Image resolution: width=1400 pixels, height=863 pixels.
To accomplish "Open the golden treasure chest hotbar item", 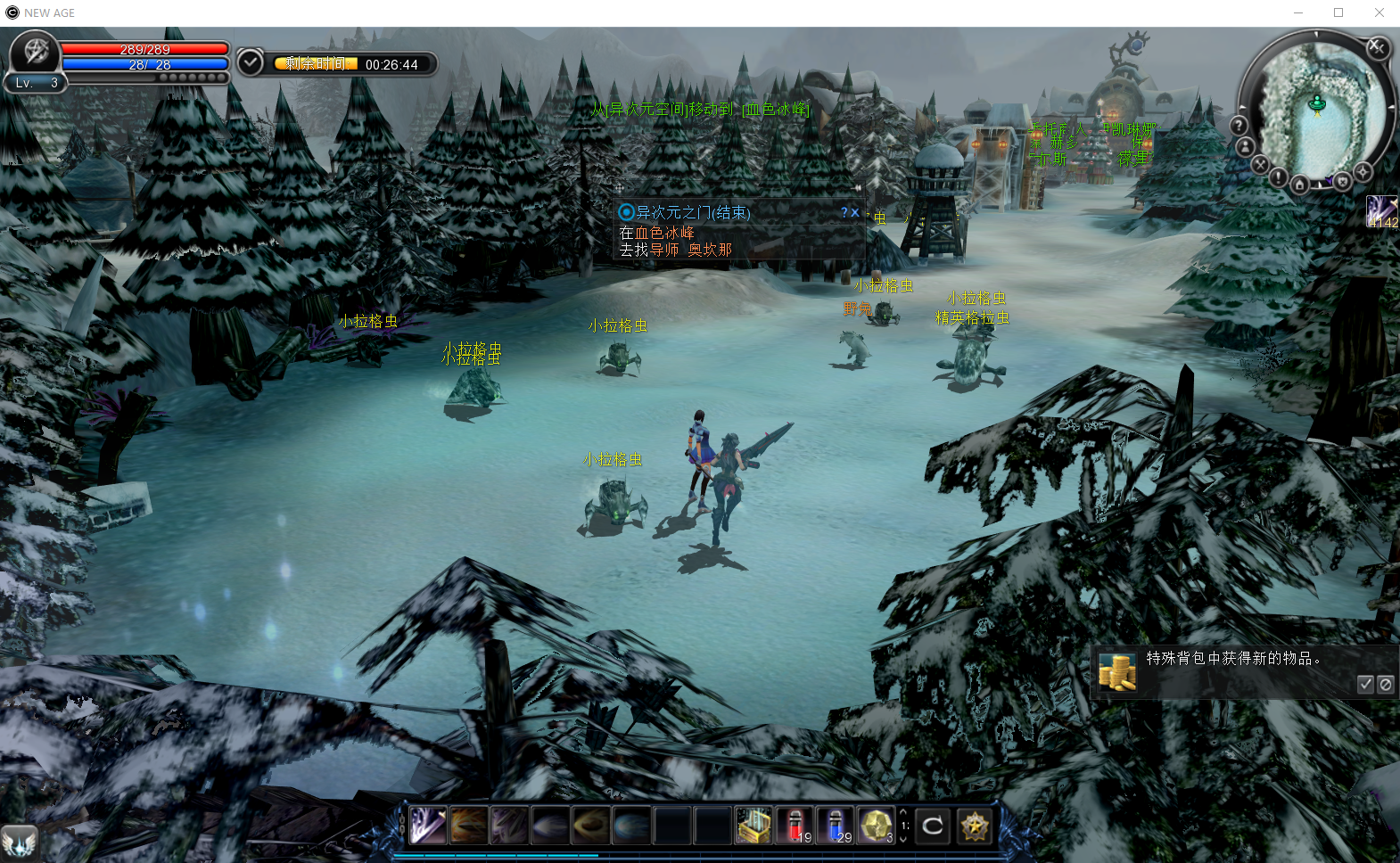I will tap(754, 826).
